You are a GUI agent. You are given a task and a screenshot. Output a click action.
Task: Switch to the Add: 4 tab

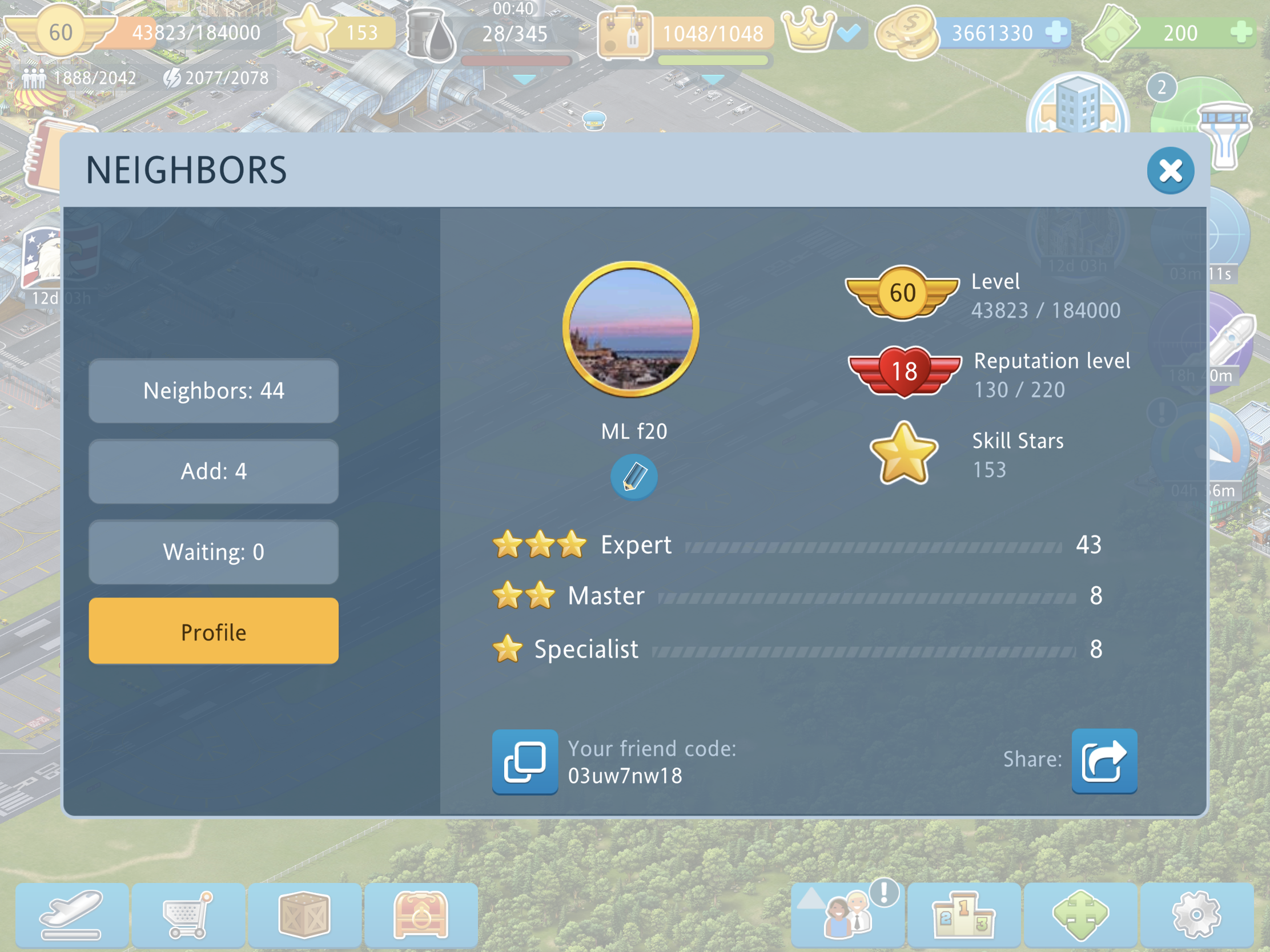click(213, 471)
